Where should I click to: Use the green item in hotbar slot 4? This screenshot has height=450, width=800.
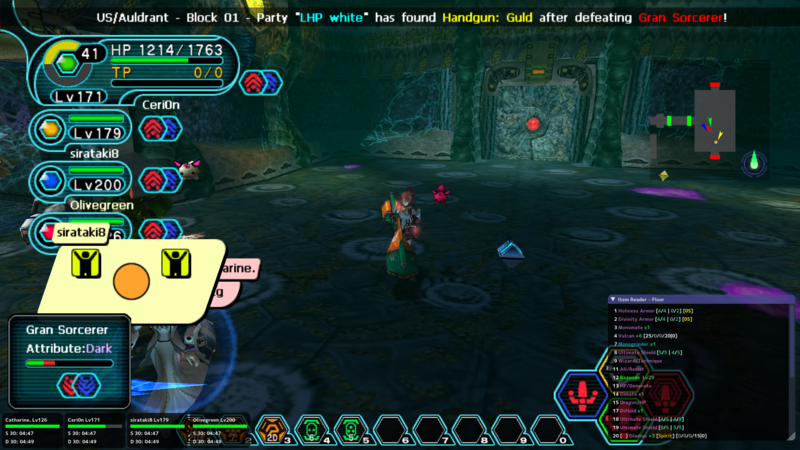[x=311, y=431]
